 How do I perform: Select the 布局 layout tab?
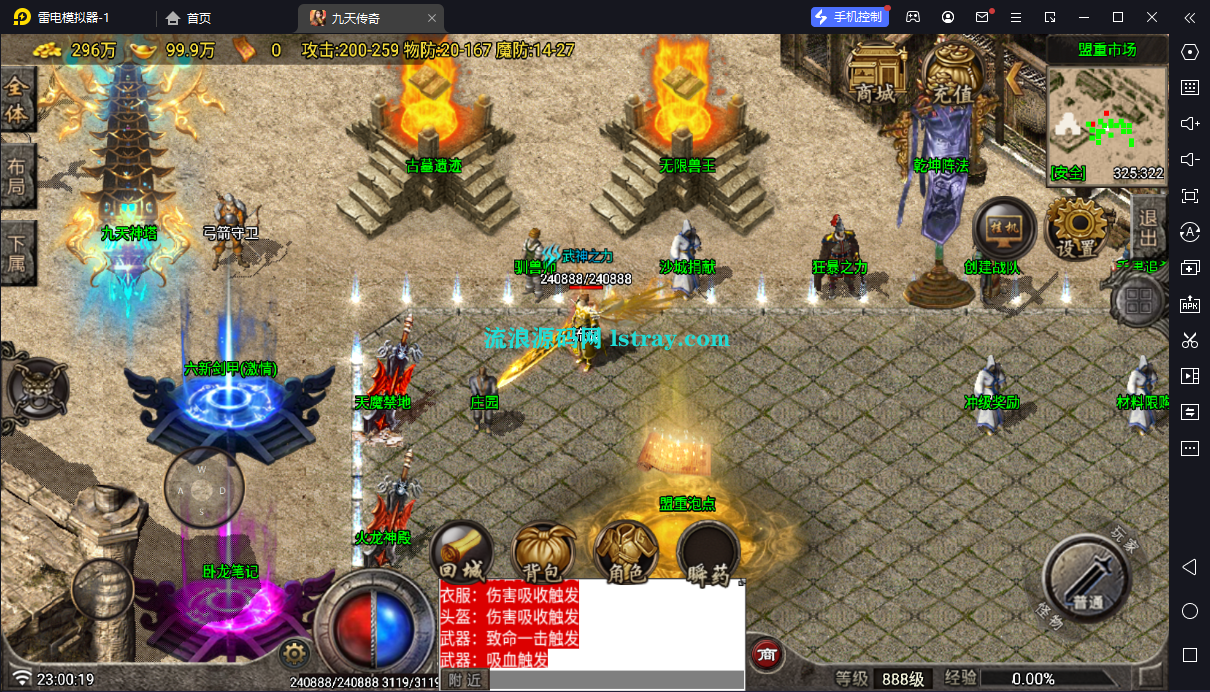point(18,176)
